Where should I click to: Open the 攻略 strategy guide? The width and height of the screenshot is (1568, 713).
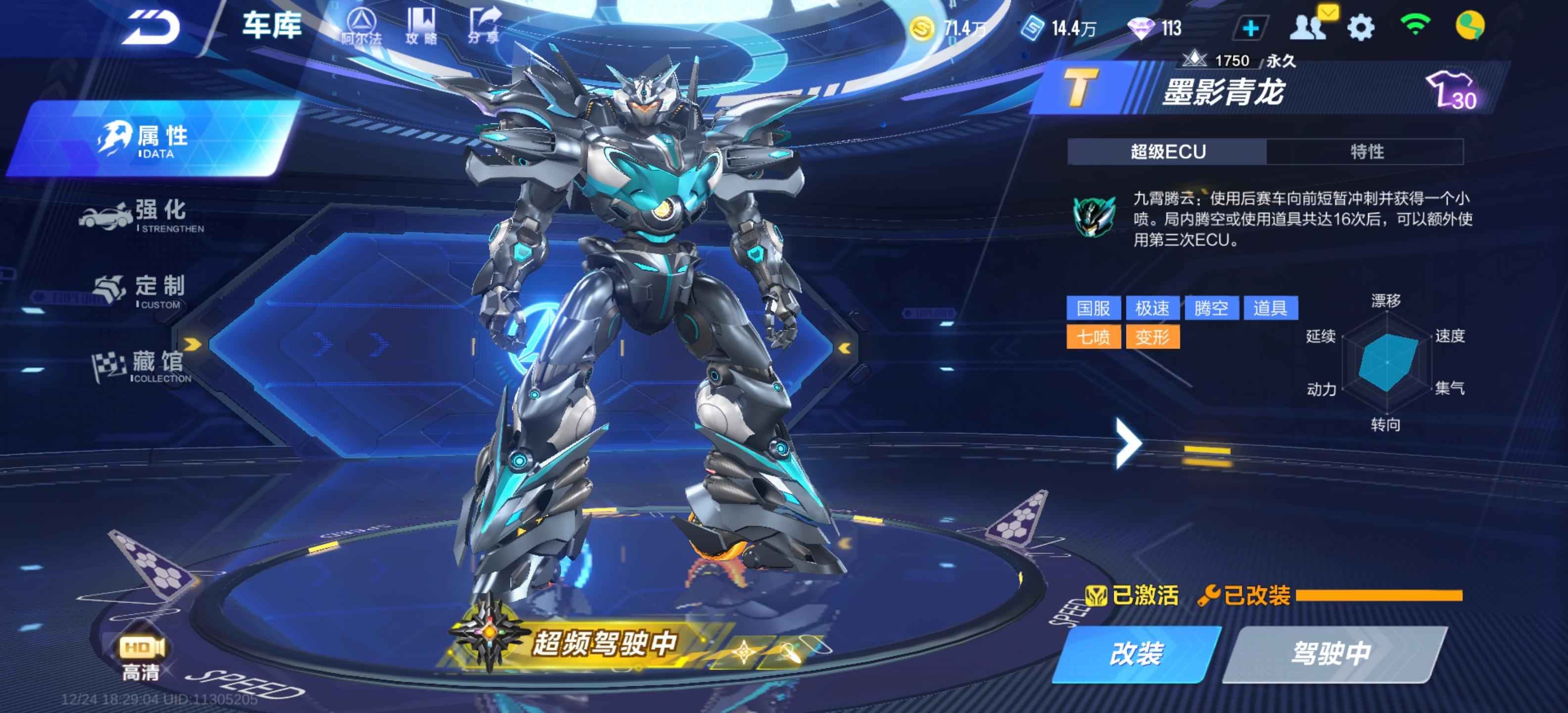point(421,26)
